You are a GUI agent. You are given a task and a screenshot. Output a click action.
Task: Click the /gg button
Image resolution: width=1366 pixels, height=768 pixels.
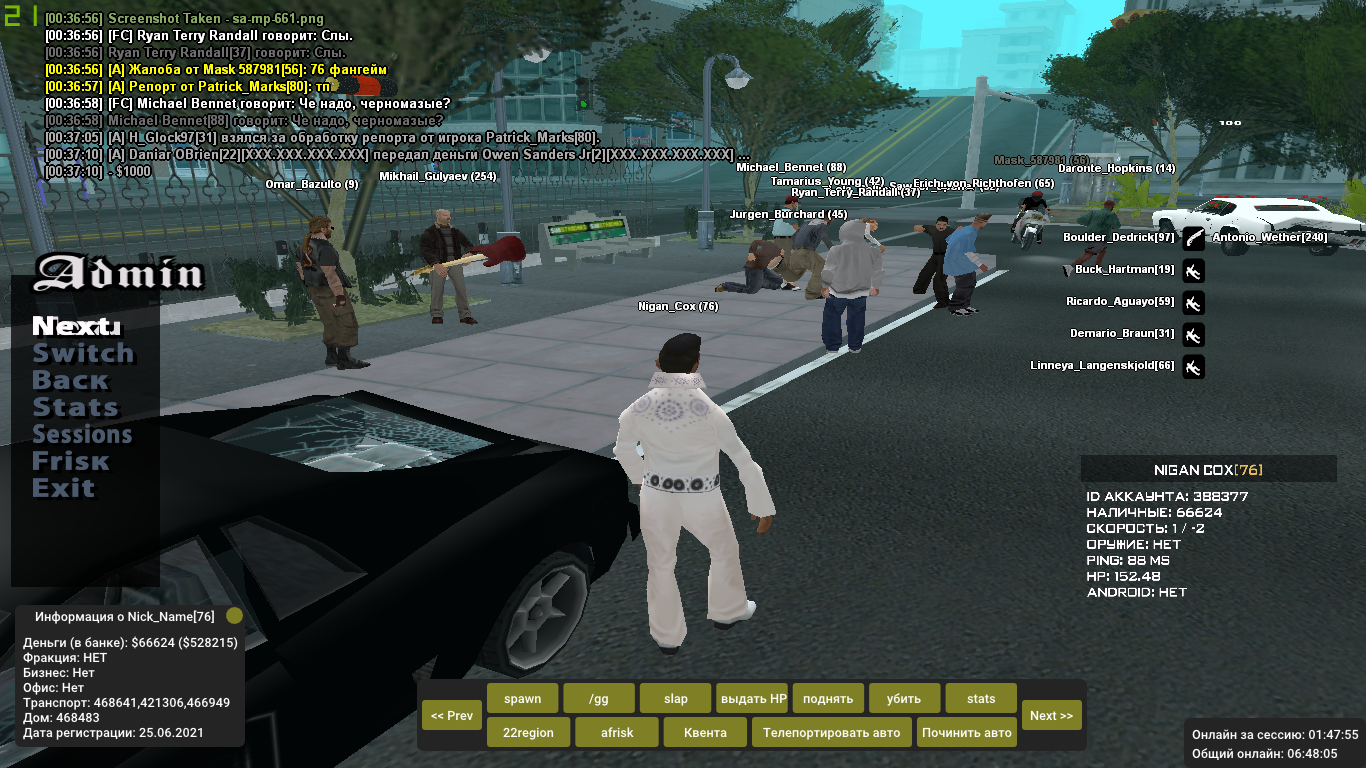point(598,698)
